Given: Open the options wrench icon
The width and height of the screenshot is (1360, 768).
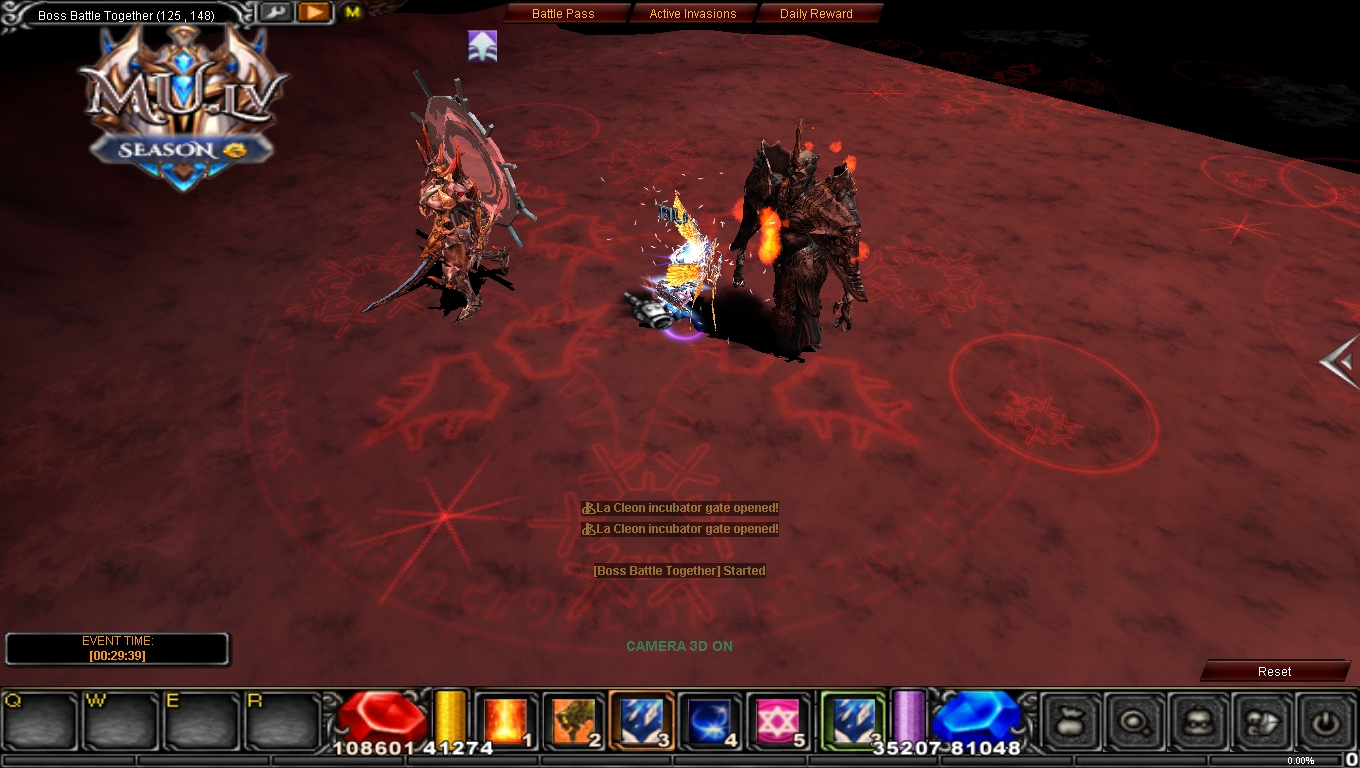Looking at the screenshot, I should [276, 12].
